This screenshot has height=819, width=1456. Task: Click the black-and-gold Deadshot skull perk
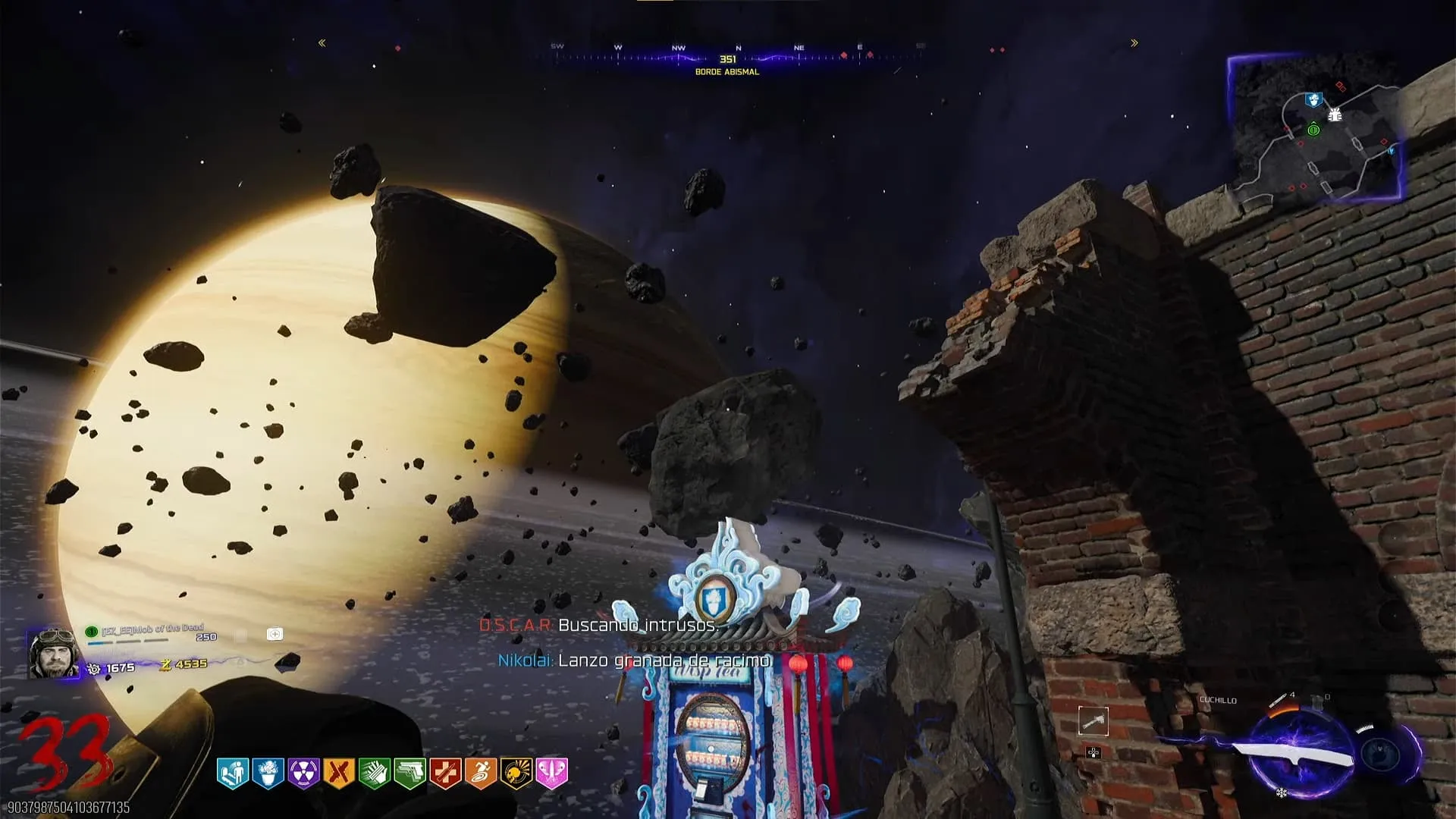(516, 773)
